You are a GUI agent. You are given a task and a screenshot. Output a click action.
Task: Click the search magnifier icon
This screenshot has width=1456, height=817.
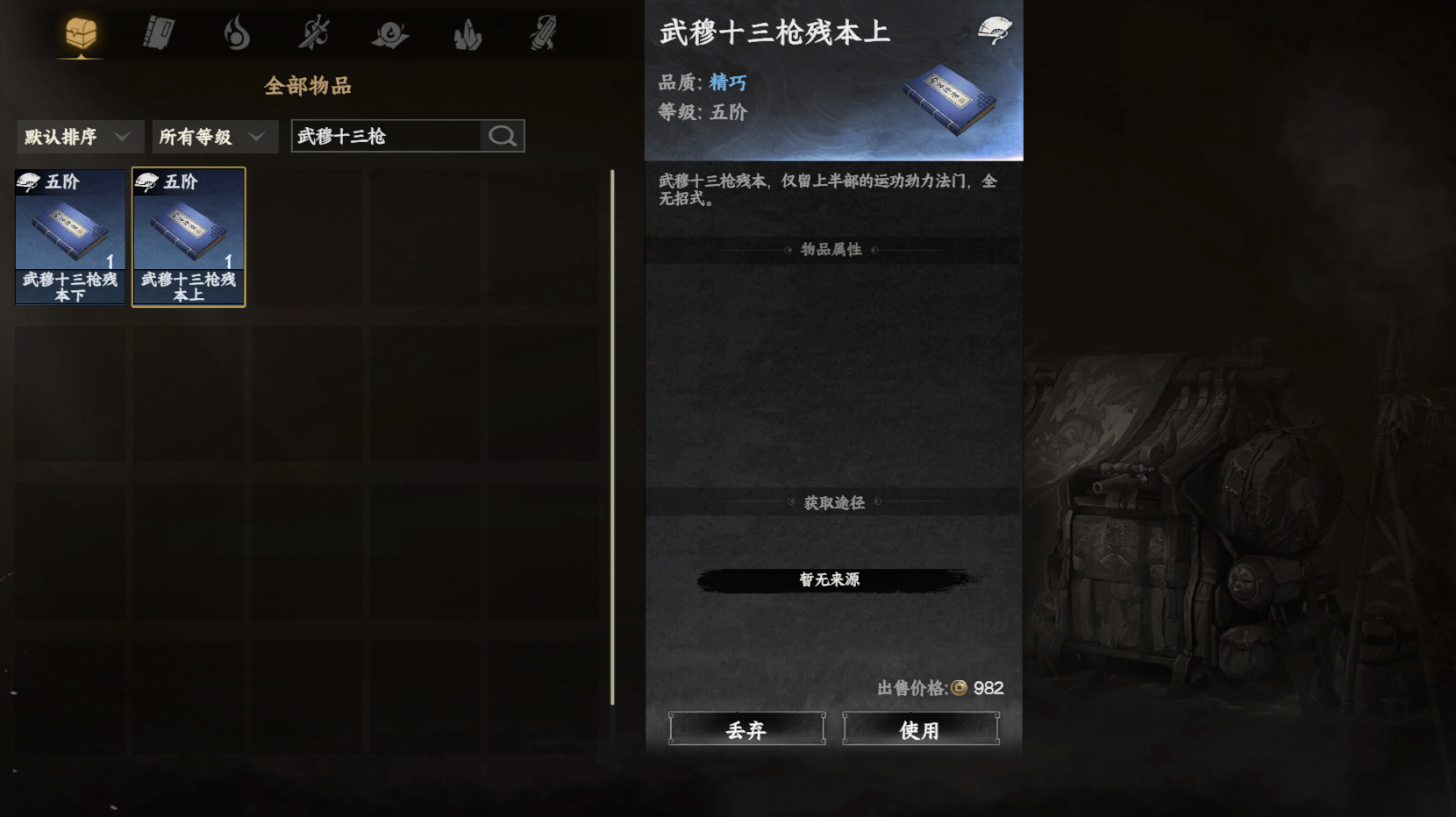(502, 136)
